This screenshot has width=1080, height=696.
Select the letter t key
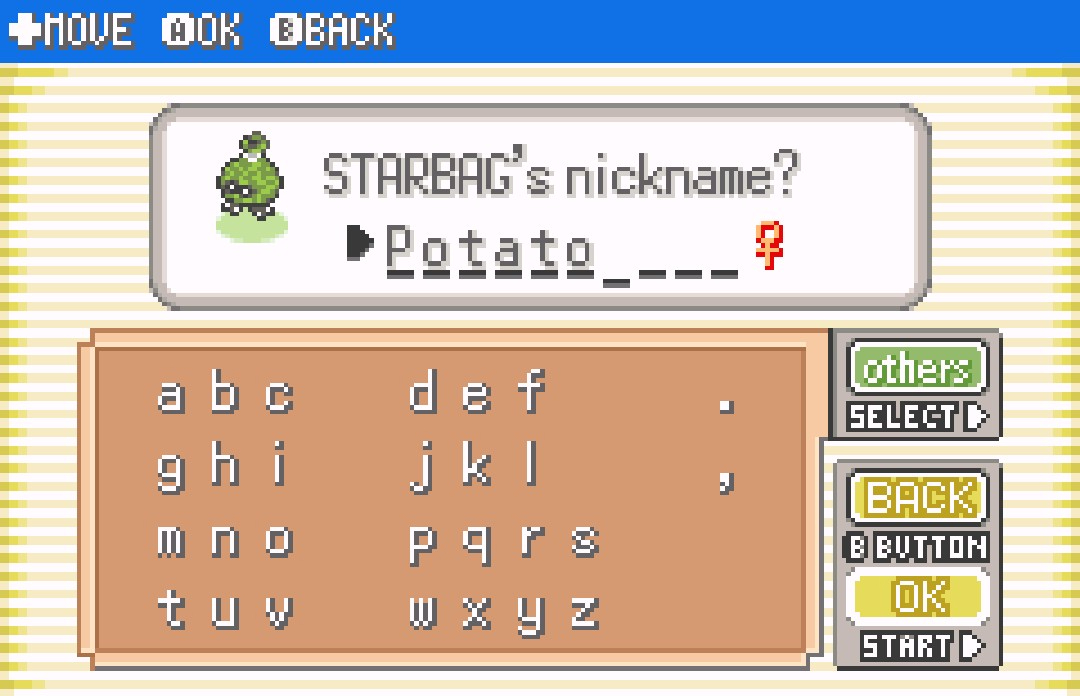coord(171,612)
